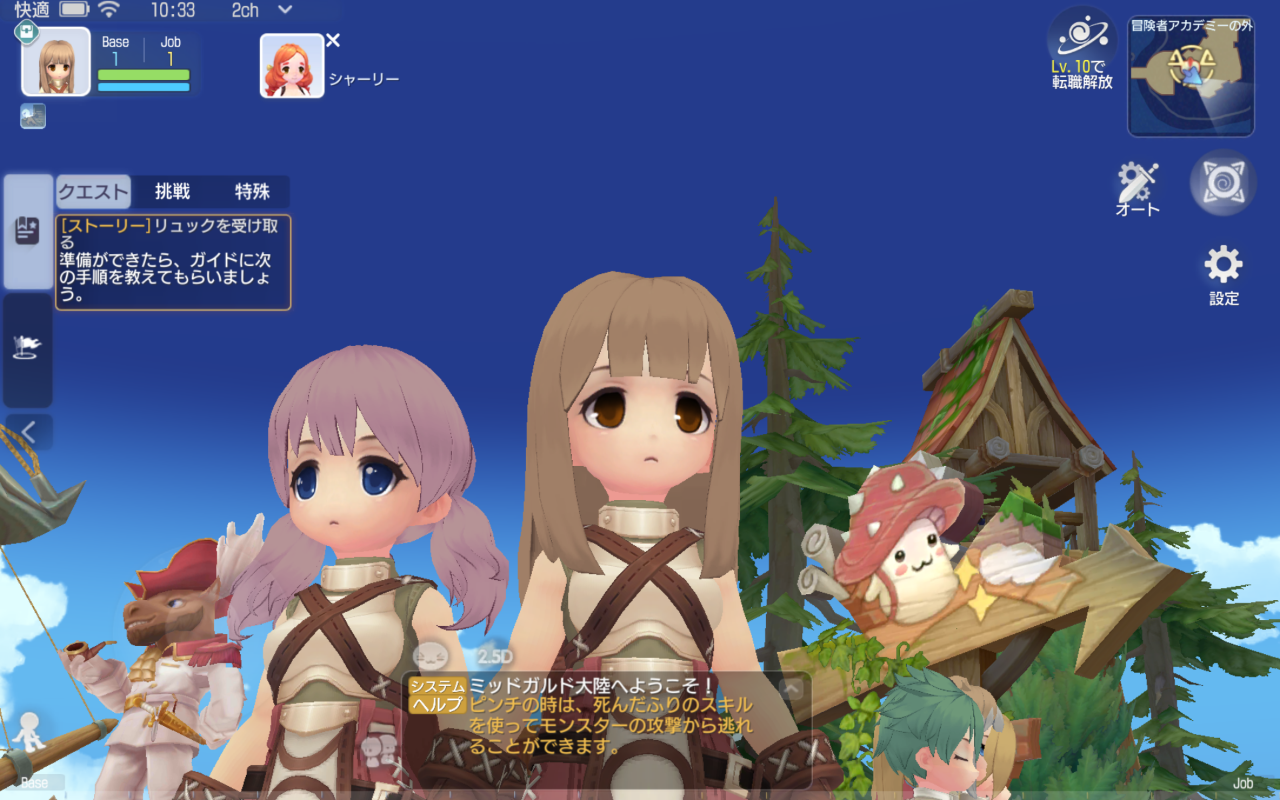The image size is (1280, 800).
Task: Open the minimap of the adventurer academy
Action: click(x=1191, y=77)
